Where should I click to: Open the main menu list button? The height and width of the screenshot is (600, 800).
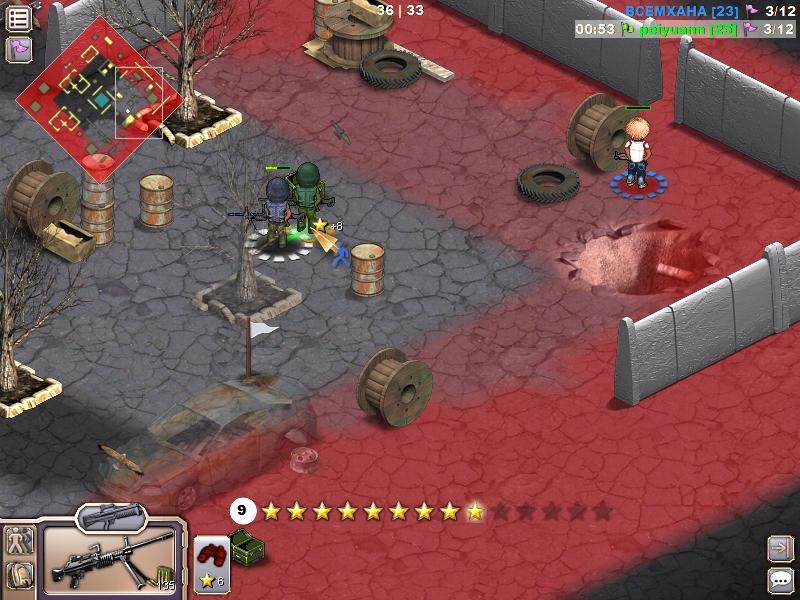[x=19, y=18]
